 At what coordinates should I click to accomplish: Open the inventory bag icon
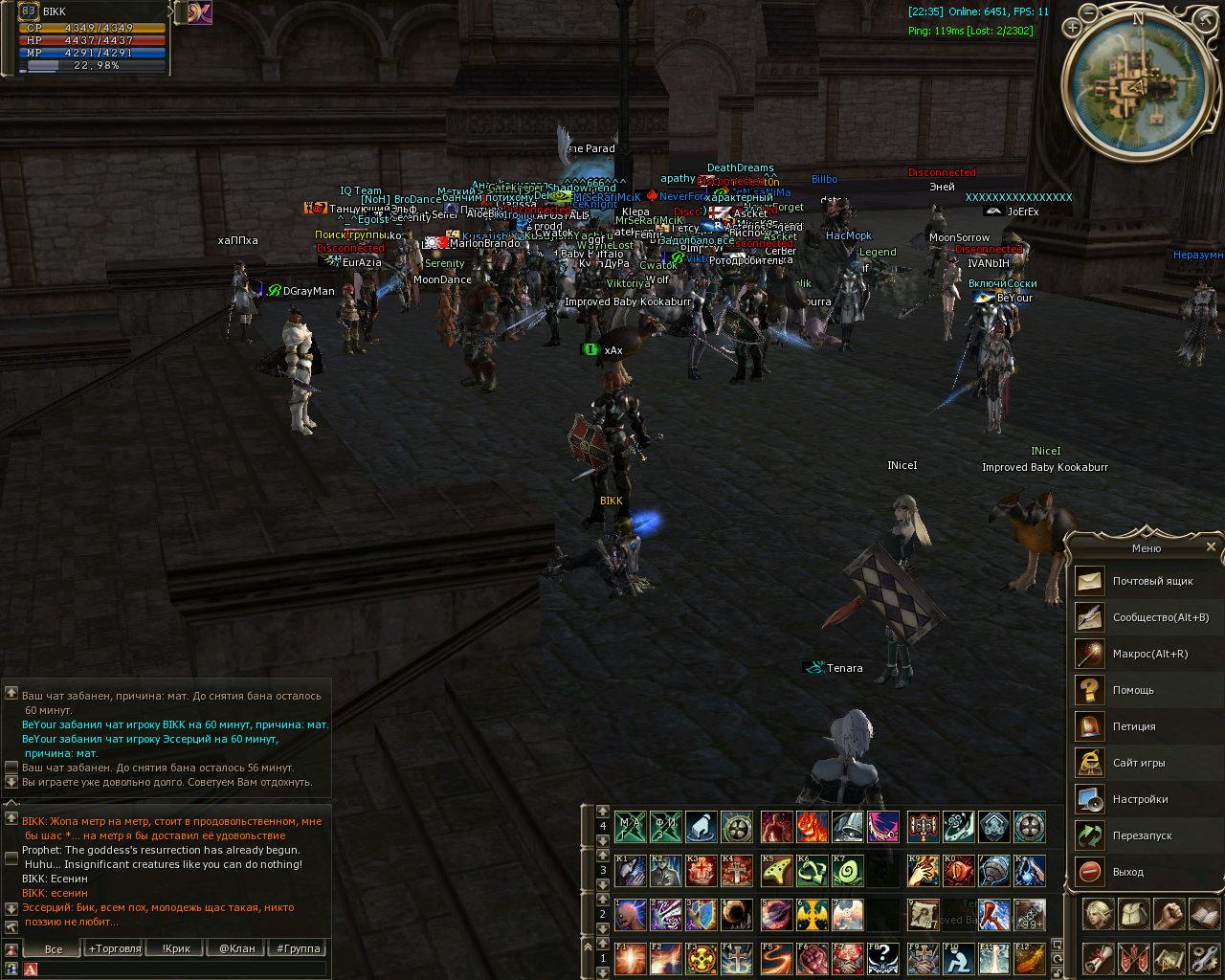[x=1133, y=915]
